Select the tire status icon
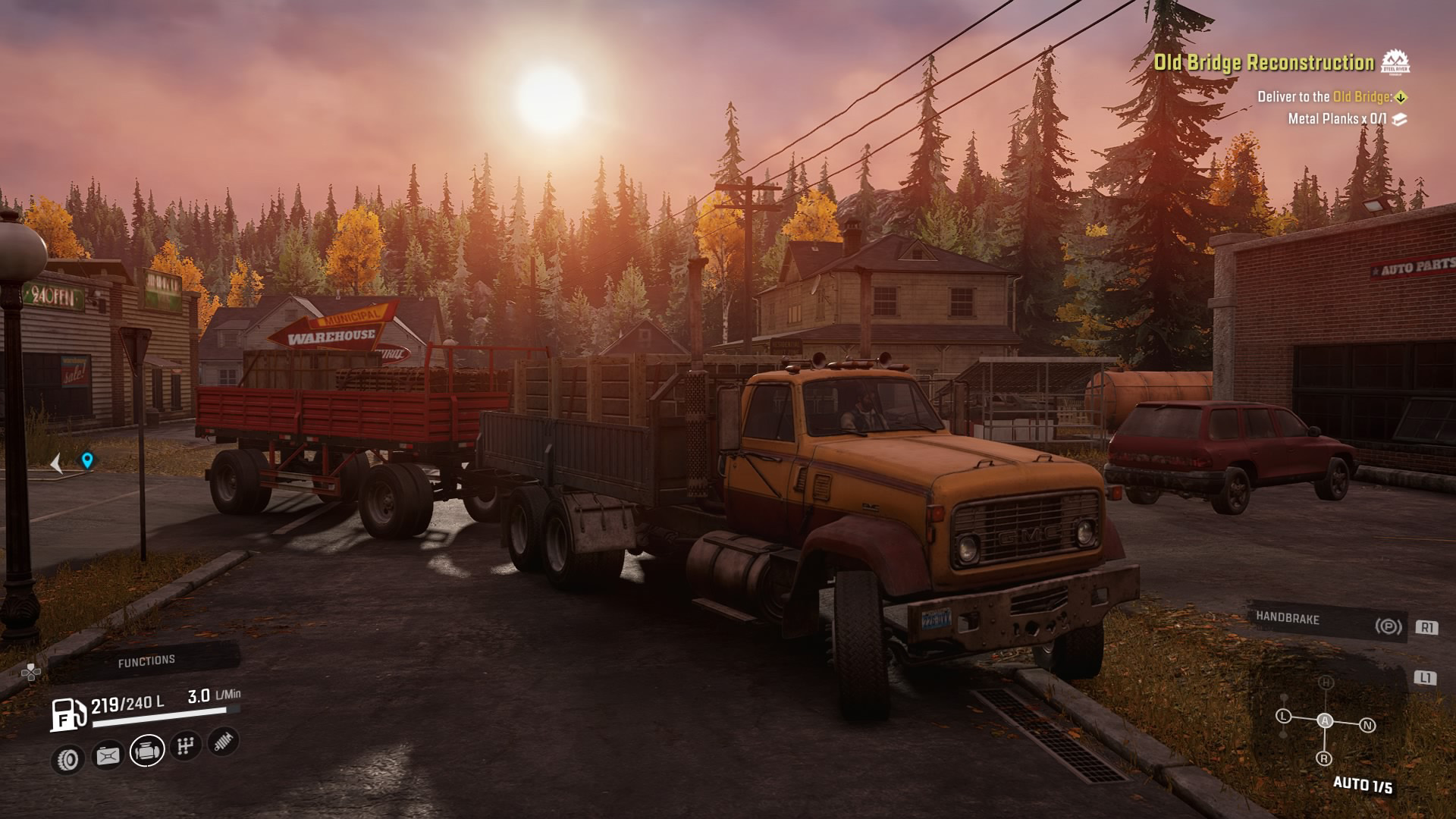Viewport: 1456px width, 819px height. 67,758
